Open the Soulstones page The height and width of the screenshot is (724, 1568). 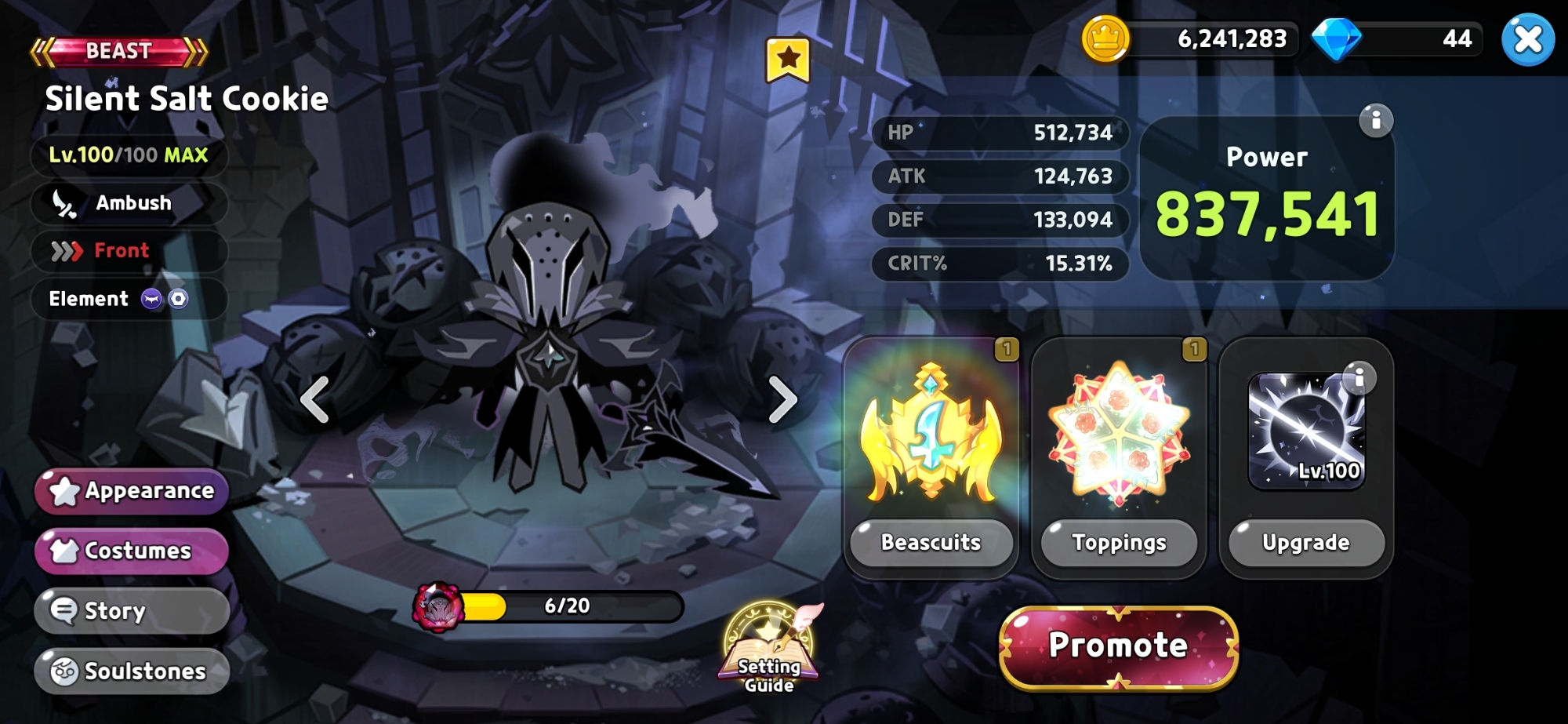(x=132, y=671)
